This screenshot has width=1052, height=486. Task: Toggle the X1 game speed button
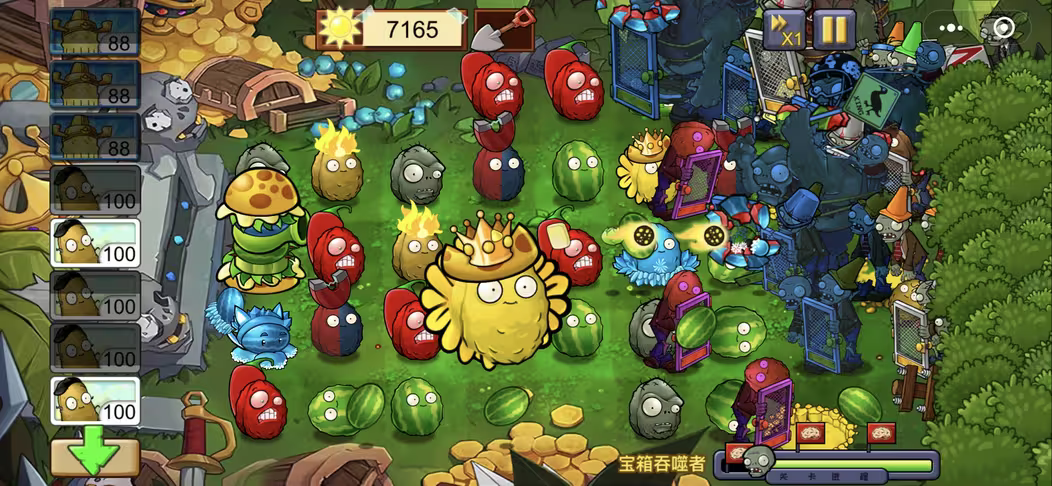tap(784, 29)
